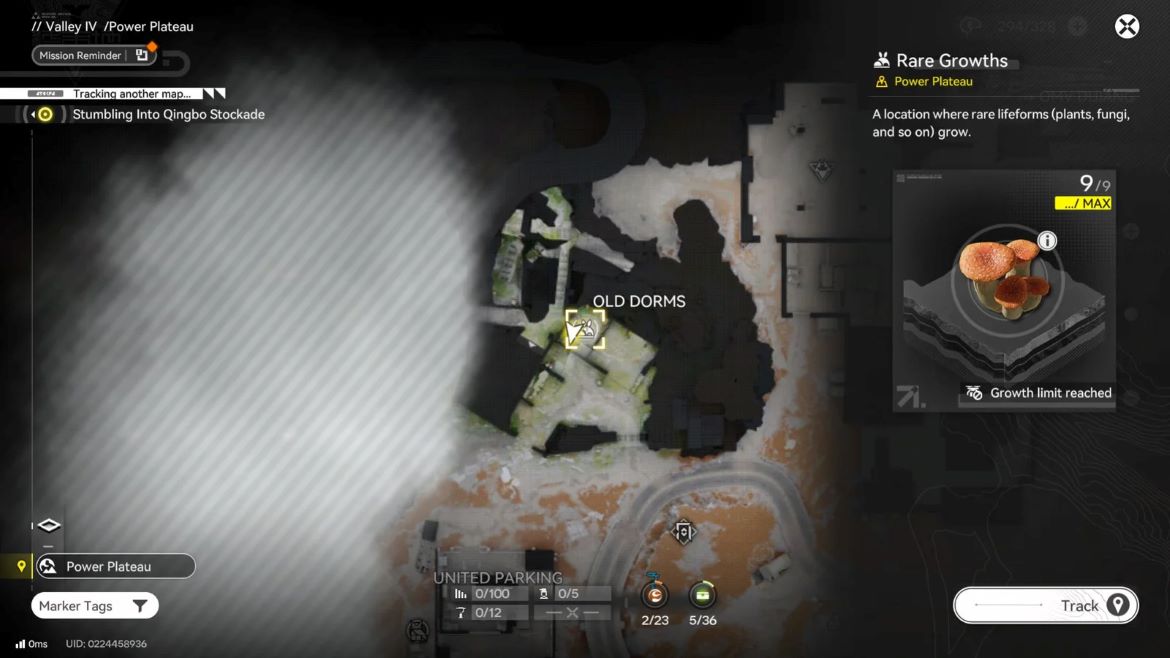
Task: Toggle the map layer diamond icon
Action: 48,525
